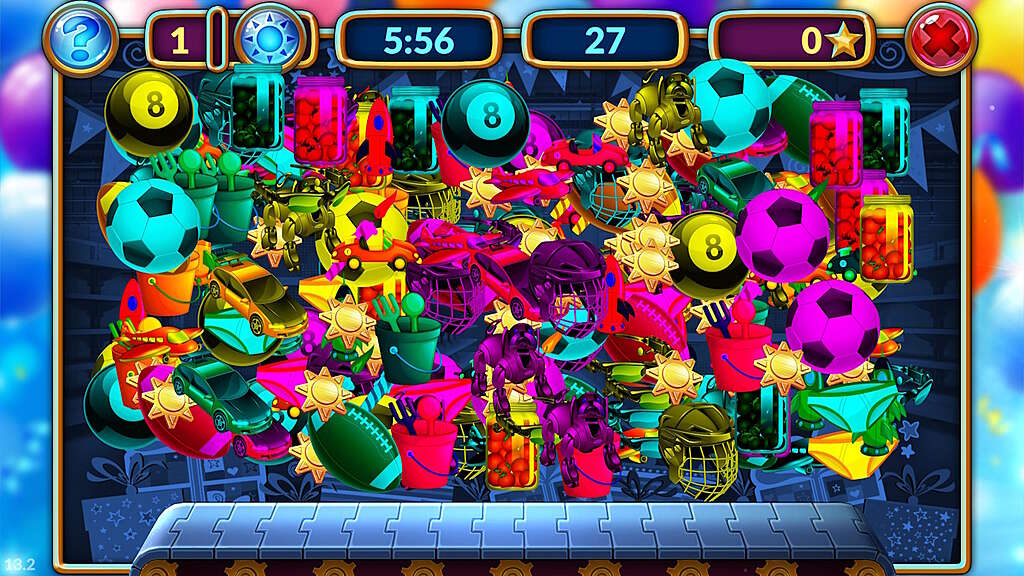Select the green football with white laces
Image resolution: width=1024 pixels, height=576 pixels.
[354, 444]
